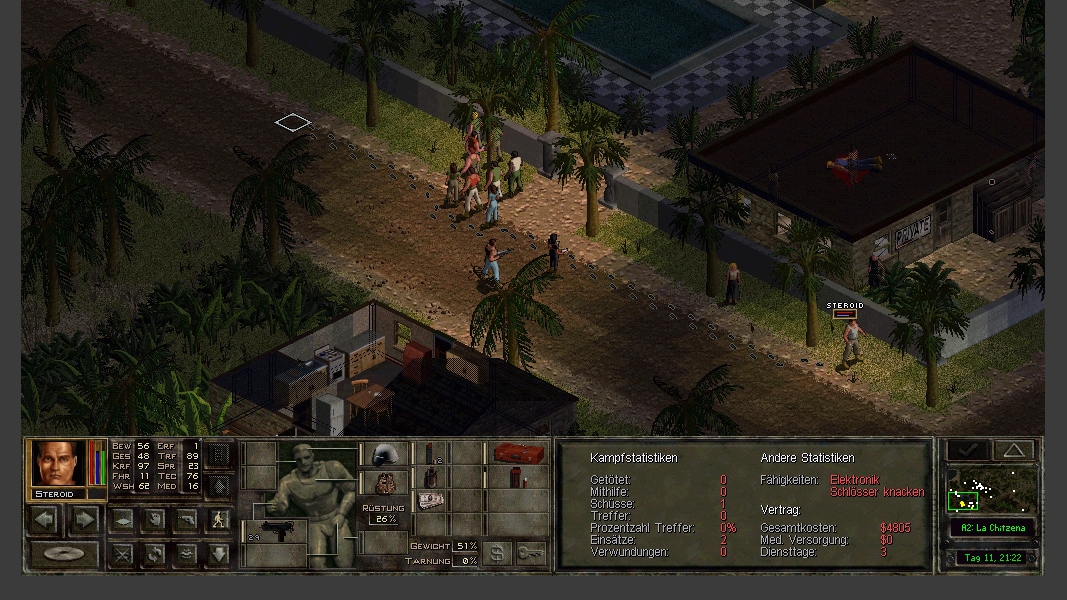
Task: Pick up the red toolbox item
Action: click(519, 454)
